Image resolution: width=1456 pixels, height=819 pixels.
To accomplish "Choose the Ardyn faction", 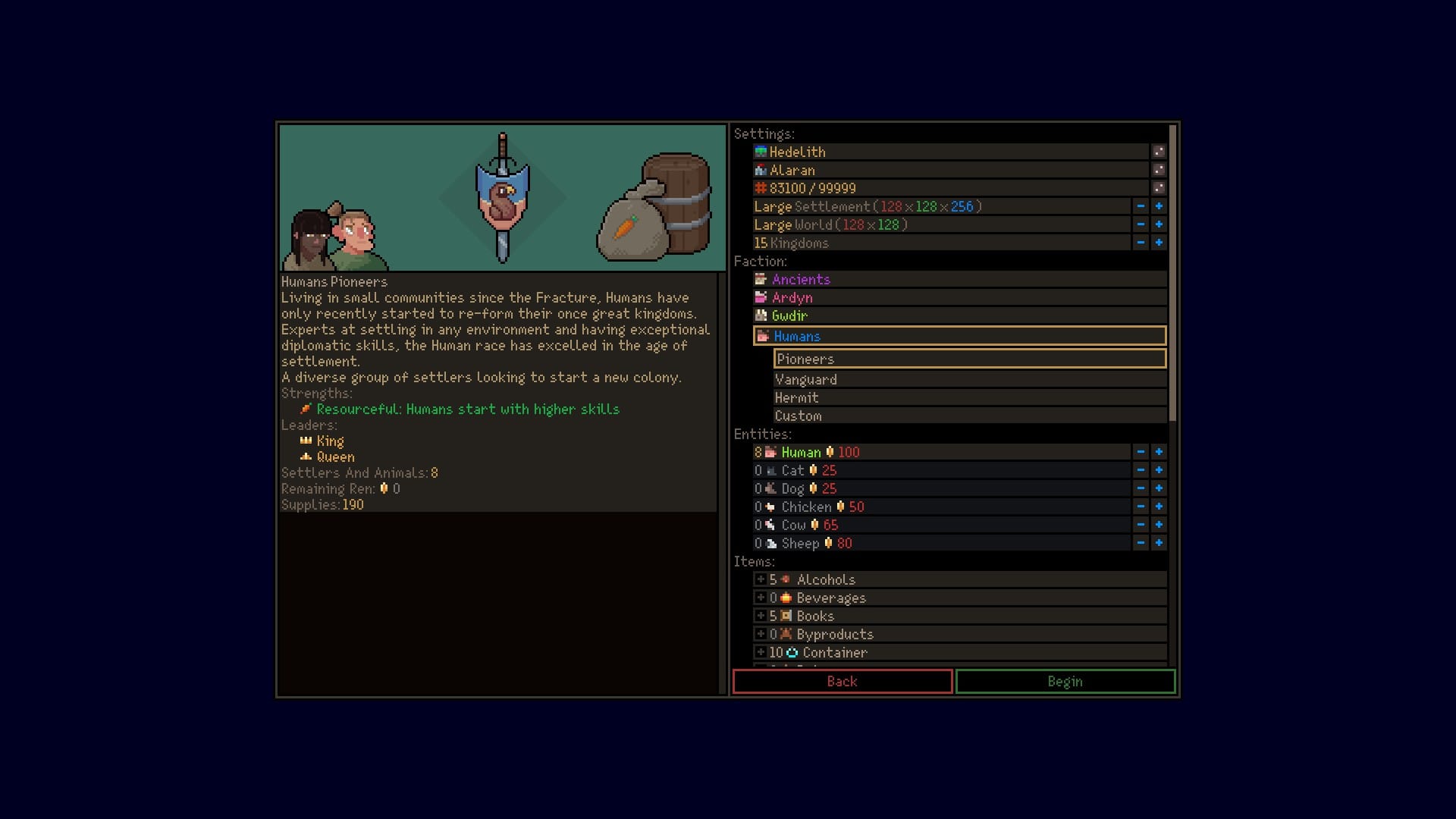I will tap(792, 297).
